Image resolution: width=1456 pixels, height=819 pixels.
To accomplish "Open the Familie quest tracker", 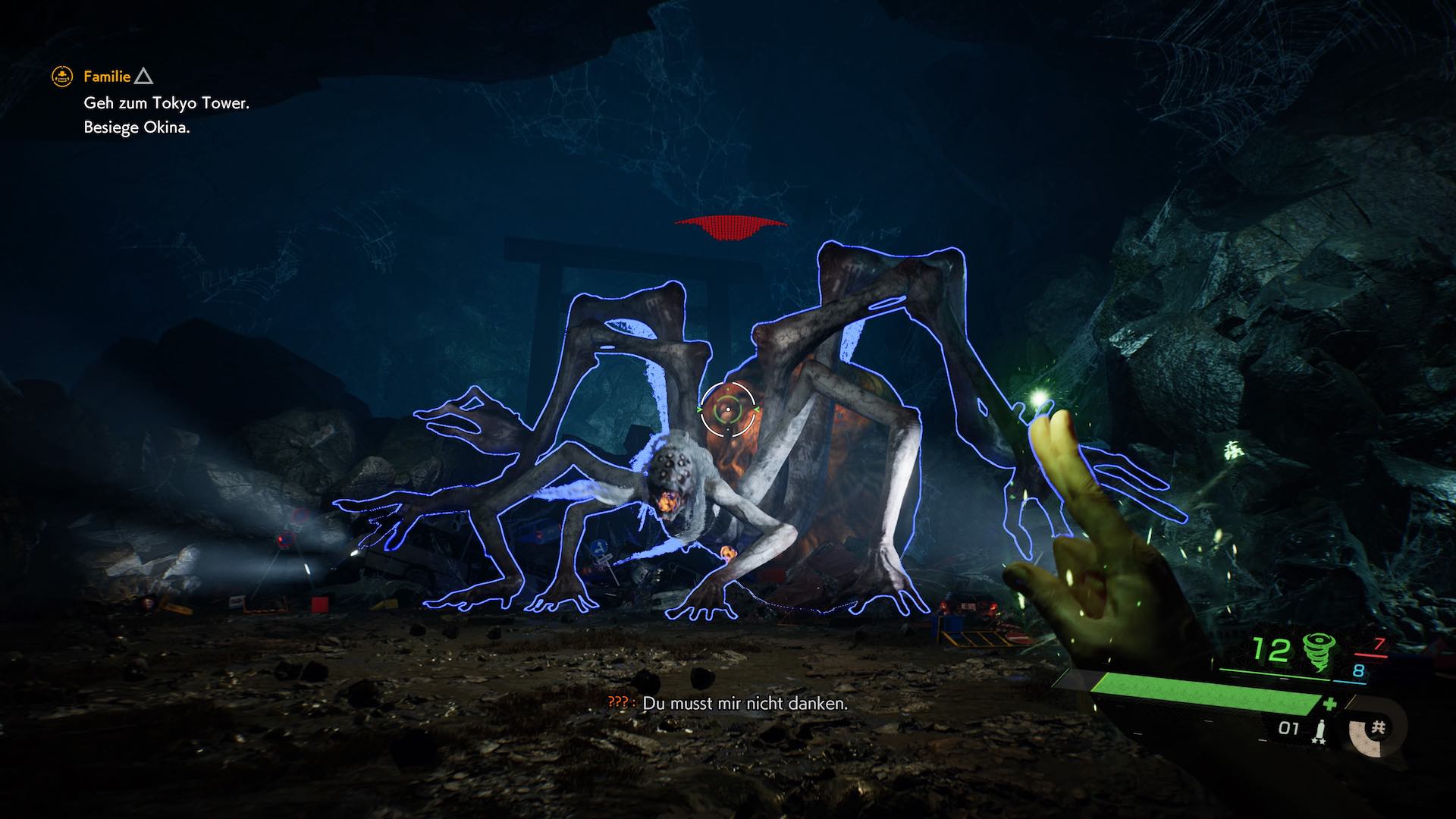I will coord(107,77).
